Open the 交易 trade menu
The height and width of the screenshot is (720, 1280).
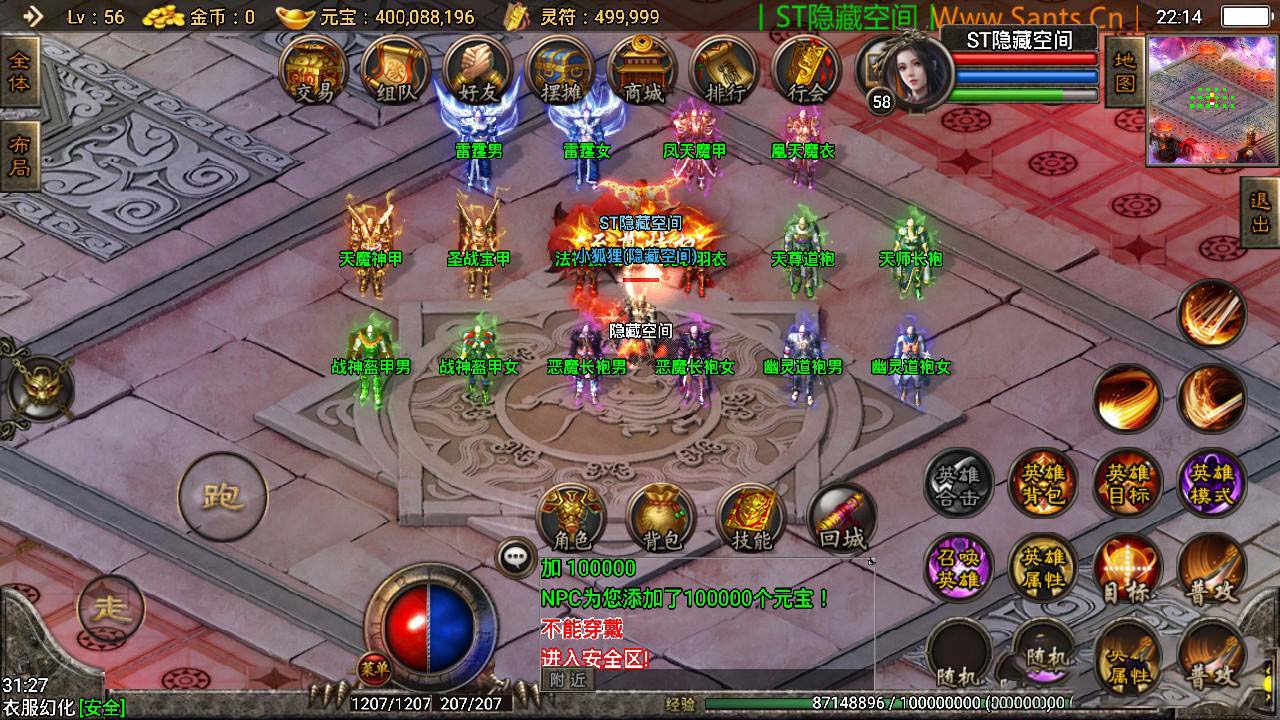pos(314,72)
